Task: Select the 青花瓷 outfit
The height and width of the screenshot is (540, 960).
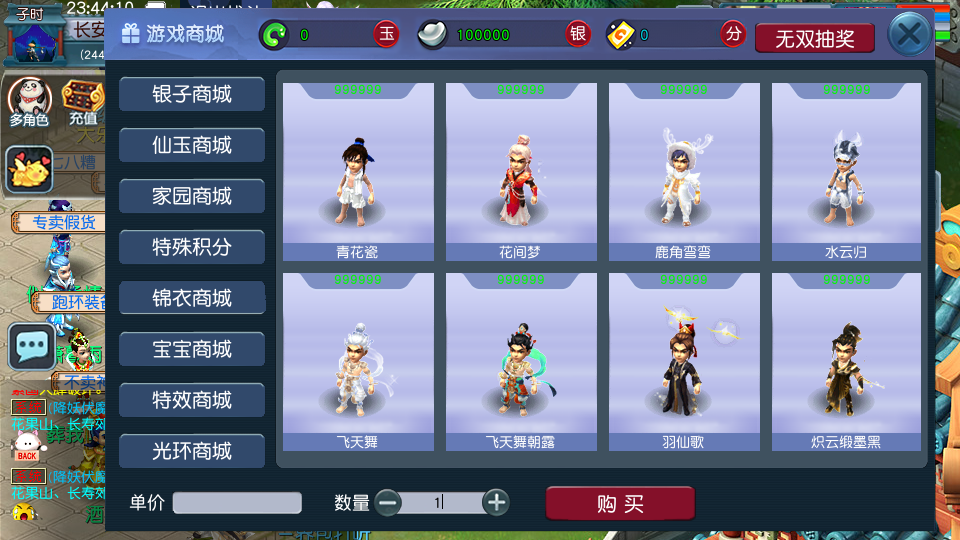Action: coord(358,172)
